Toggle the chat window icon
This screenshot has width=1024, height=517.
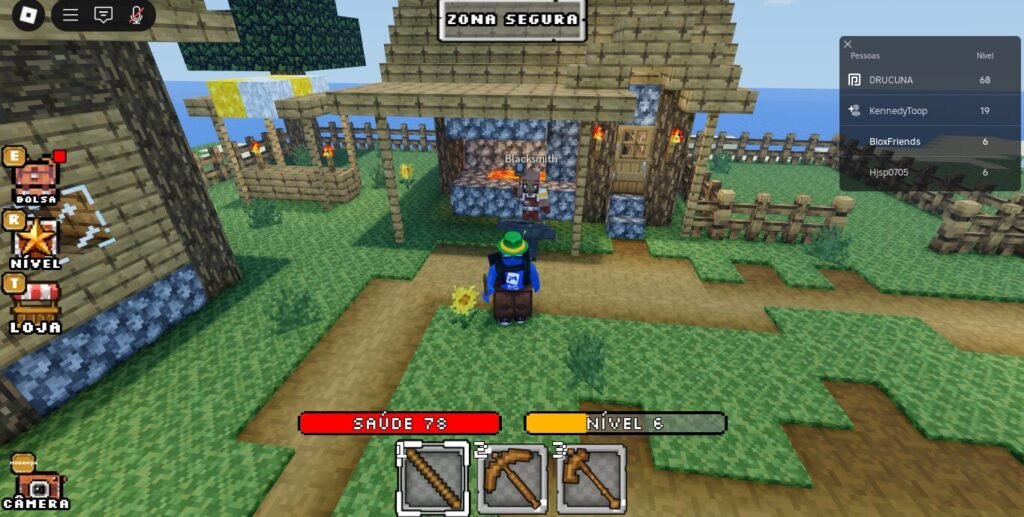click(103, 15)
